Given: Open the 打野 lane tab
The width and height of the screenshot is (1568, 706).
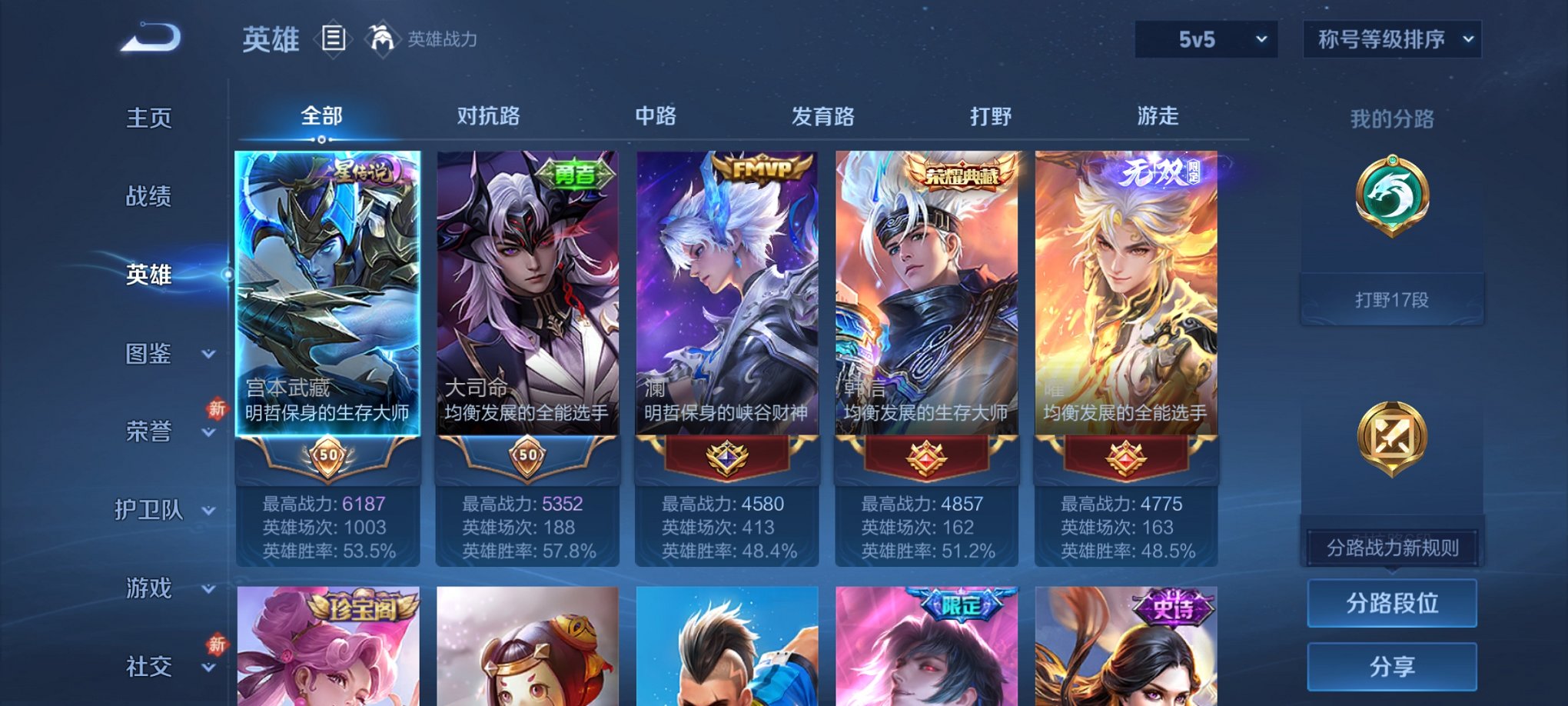Looking at the screenshot, I should pyautogui.click(x=991, y=116).
